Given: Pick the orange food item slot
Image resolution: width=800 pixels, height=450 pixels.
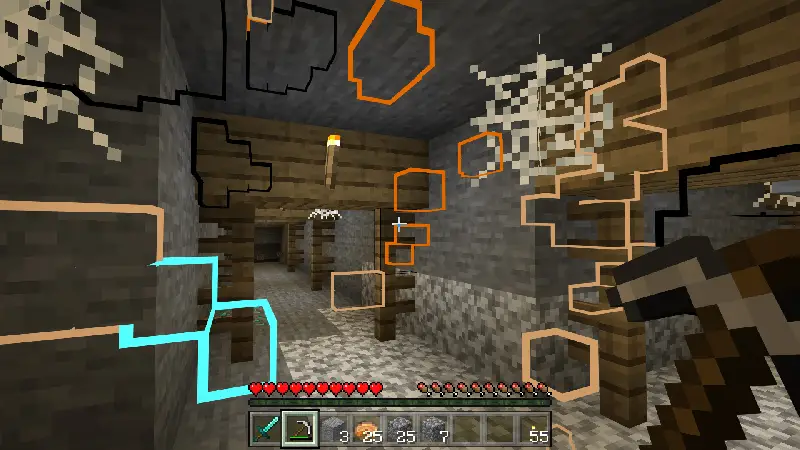Looking at the screenshot, I should pyautogui.click(x=368, y=430).
